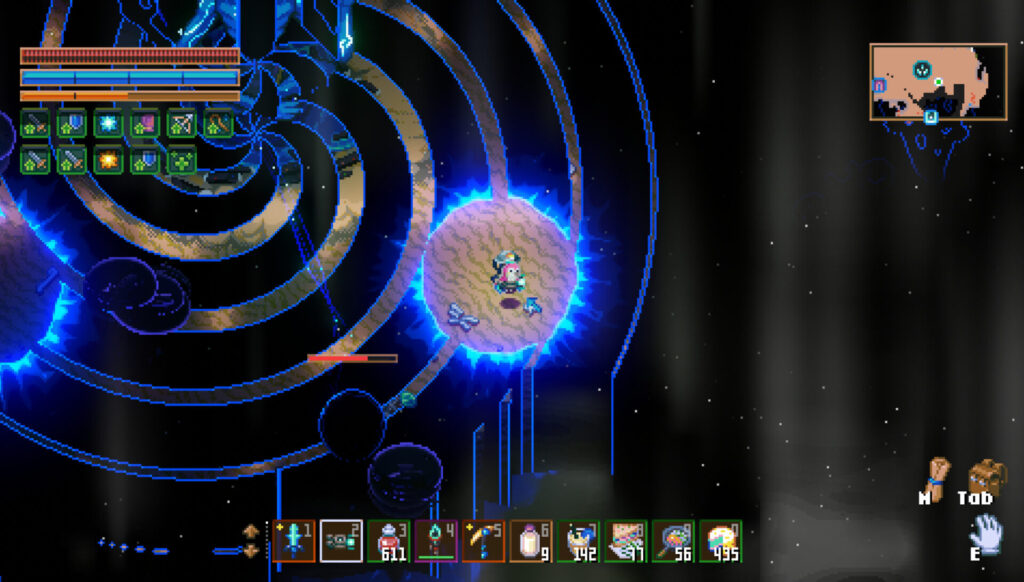The image size is (1024, 582).
Task: Check the orange burst buff icon
Action: (x=108, y=160)
